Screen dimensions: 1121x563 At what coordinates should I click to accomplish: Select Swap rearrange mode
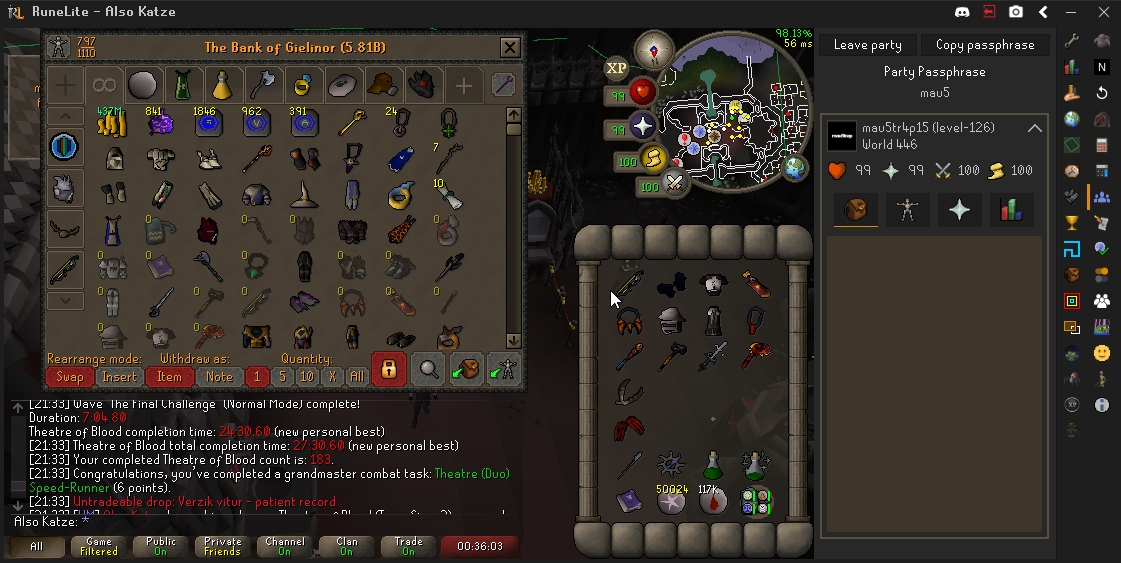click(x=70, y=377)
